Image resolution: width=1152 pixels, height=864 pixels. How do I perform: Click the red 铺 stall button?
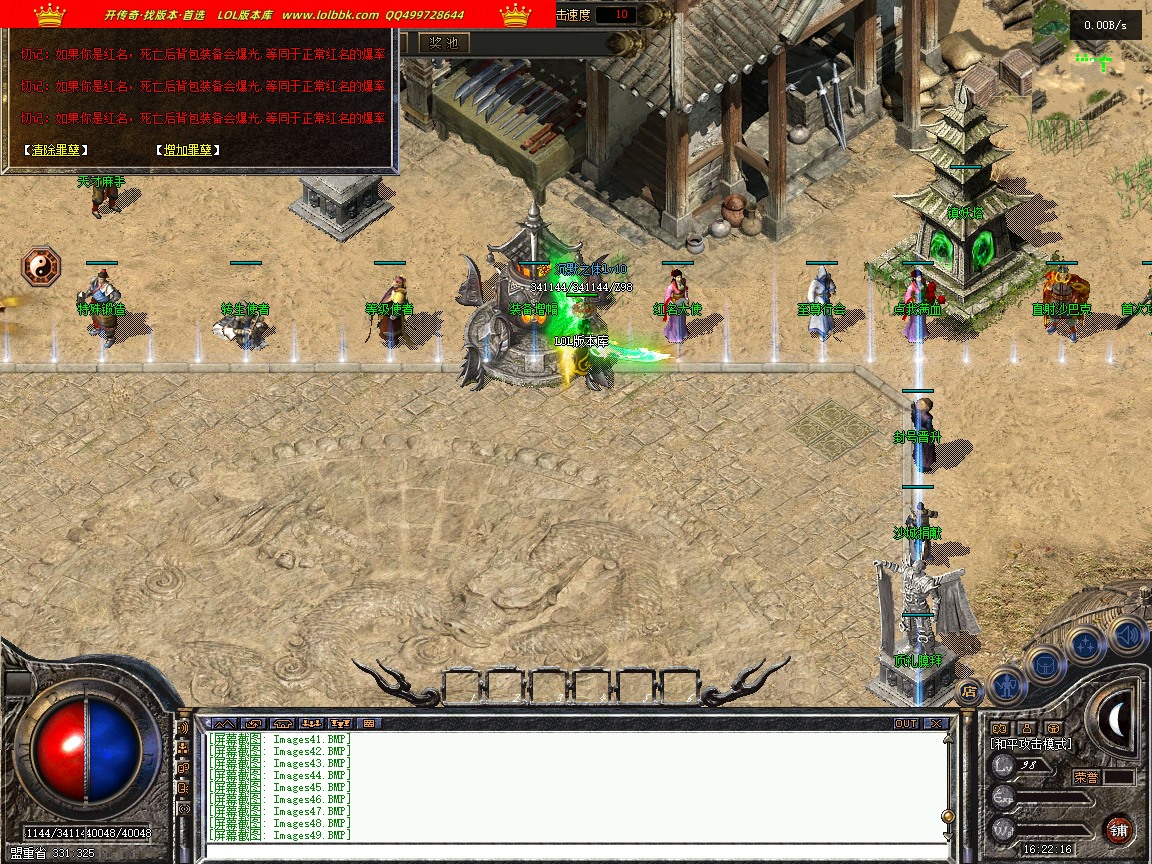click(1119, 829)
